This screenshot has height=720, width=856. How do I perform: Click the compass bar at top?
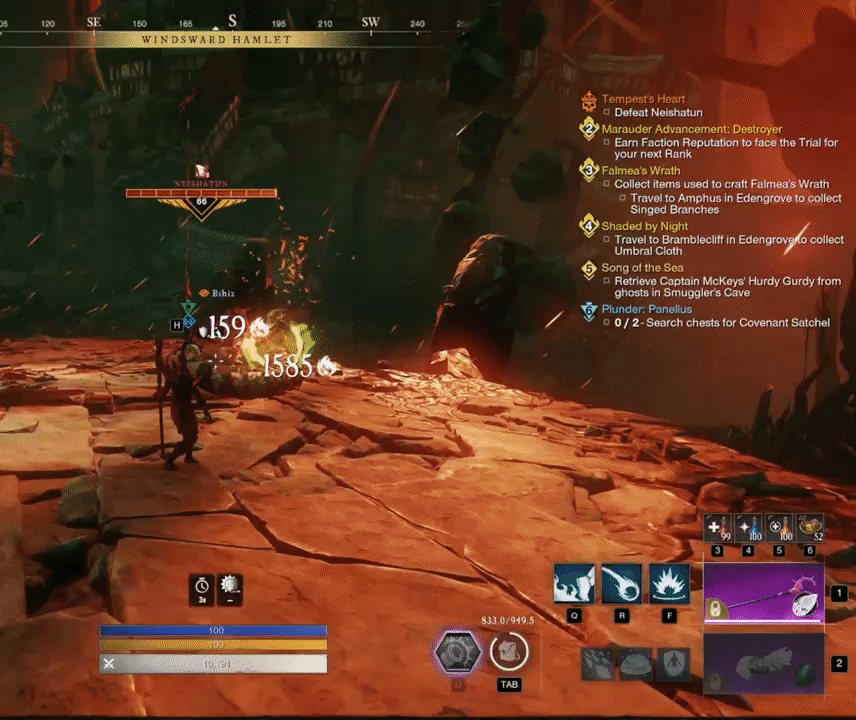(x=230, y=21)
